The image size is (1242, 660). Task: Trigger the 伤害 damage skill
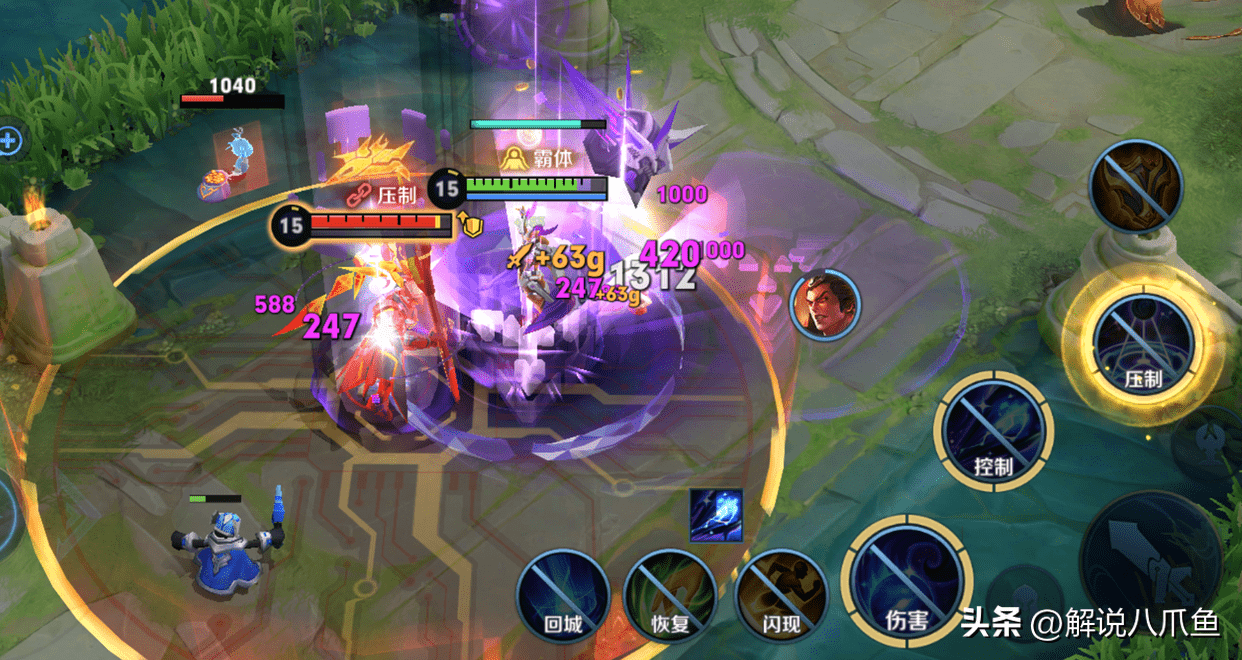pos(905,580)
